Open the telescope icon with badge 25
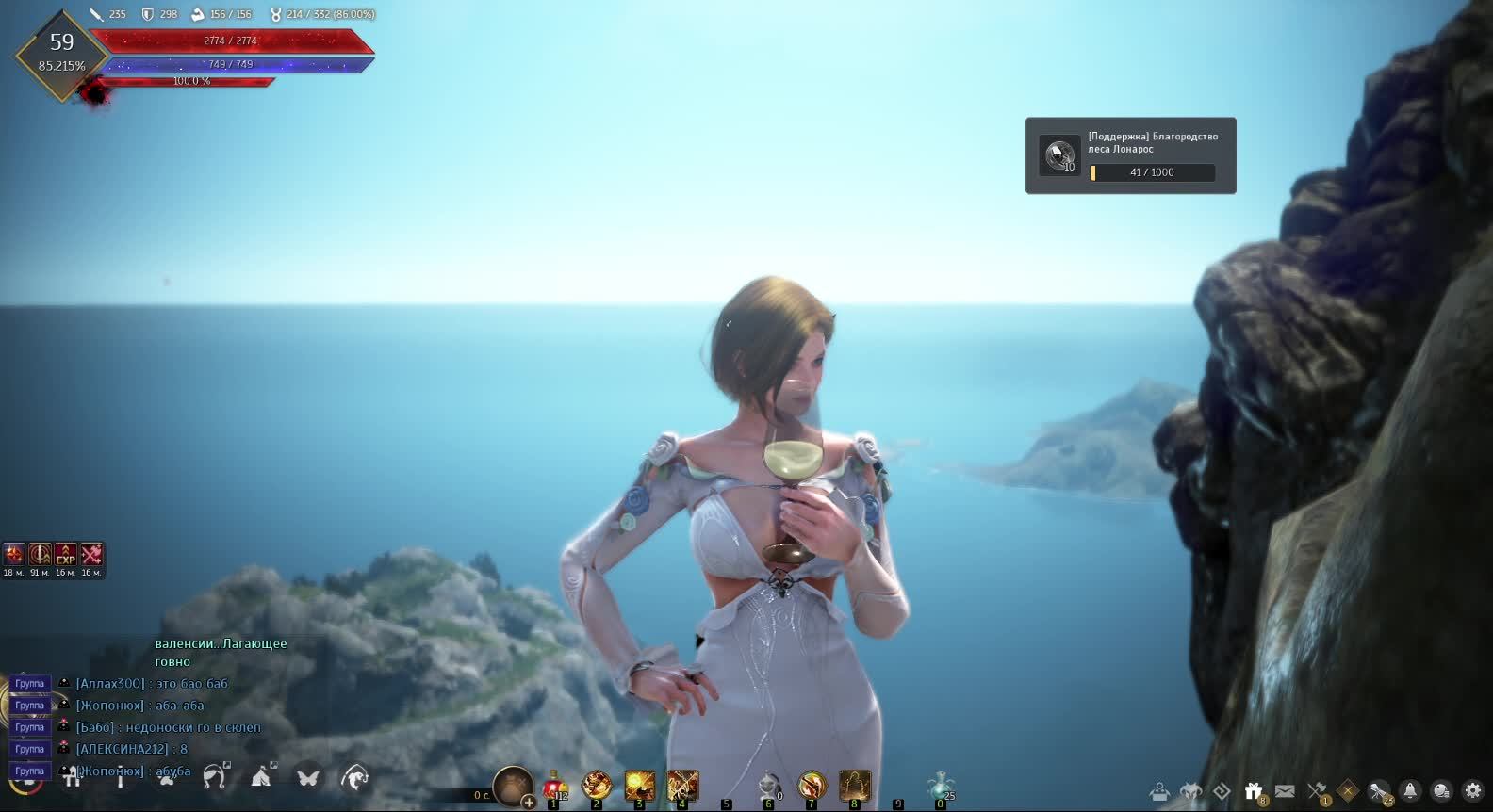The height and width of the screenshot is (812, 1493). pos(1379,790)
